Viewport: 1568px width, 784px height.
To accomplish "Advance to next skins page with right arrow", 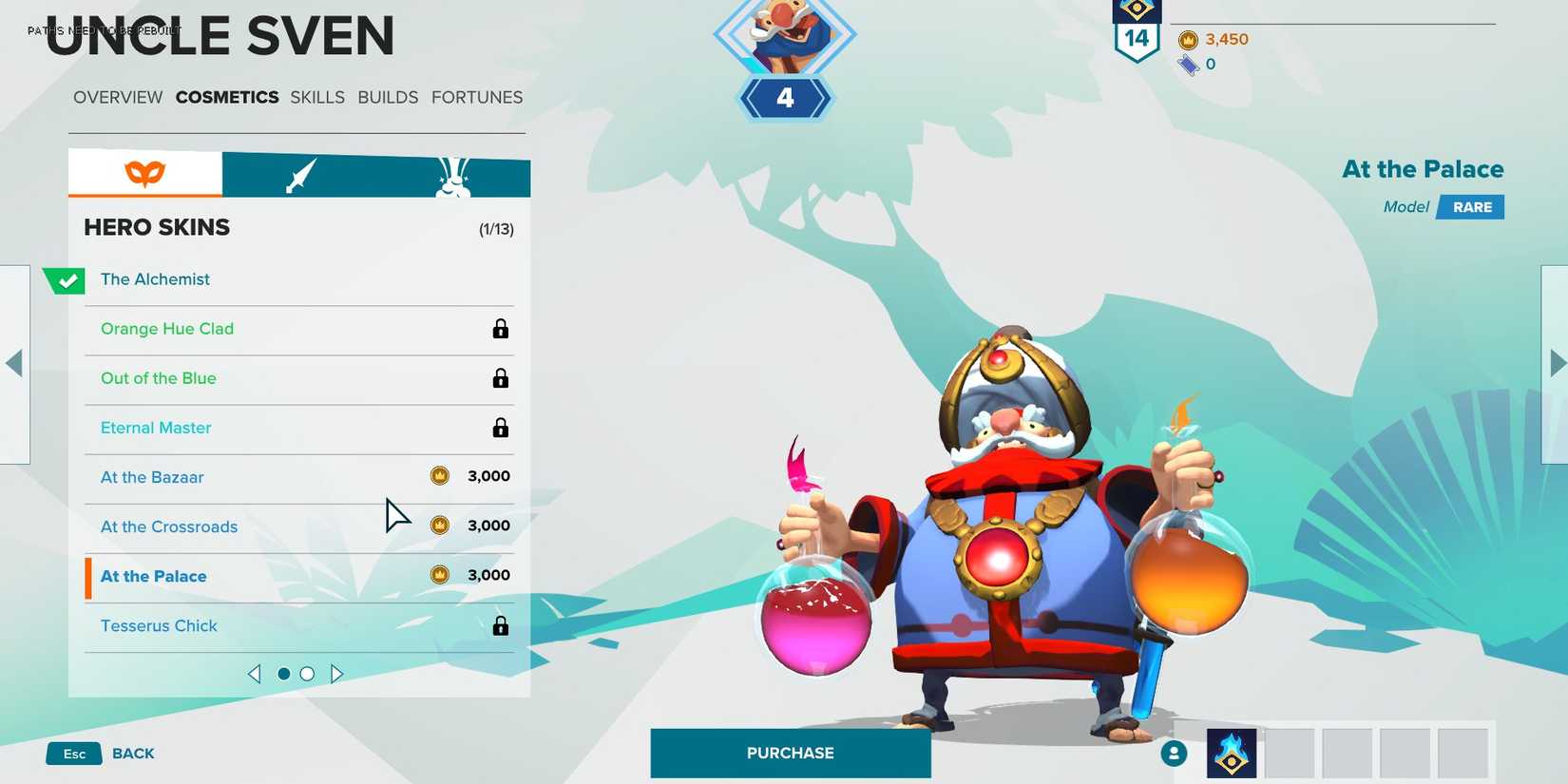I will pos(337,673).
